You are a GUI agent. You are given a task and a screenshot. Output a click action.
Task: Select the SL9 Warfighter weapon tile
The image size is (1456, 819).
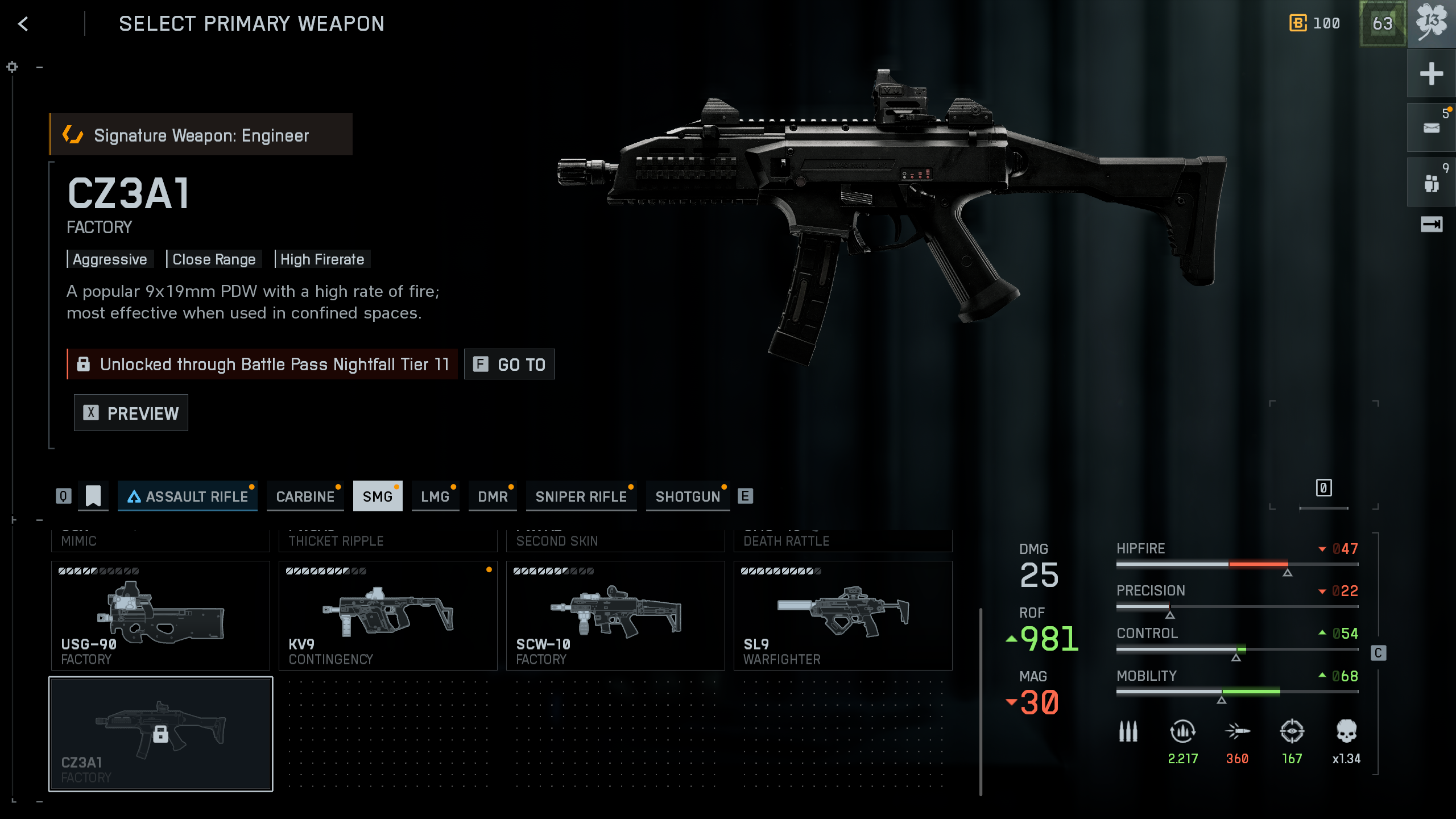[x=843, y=615]
